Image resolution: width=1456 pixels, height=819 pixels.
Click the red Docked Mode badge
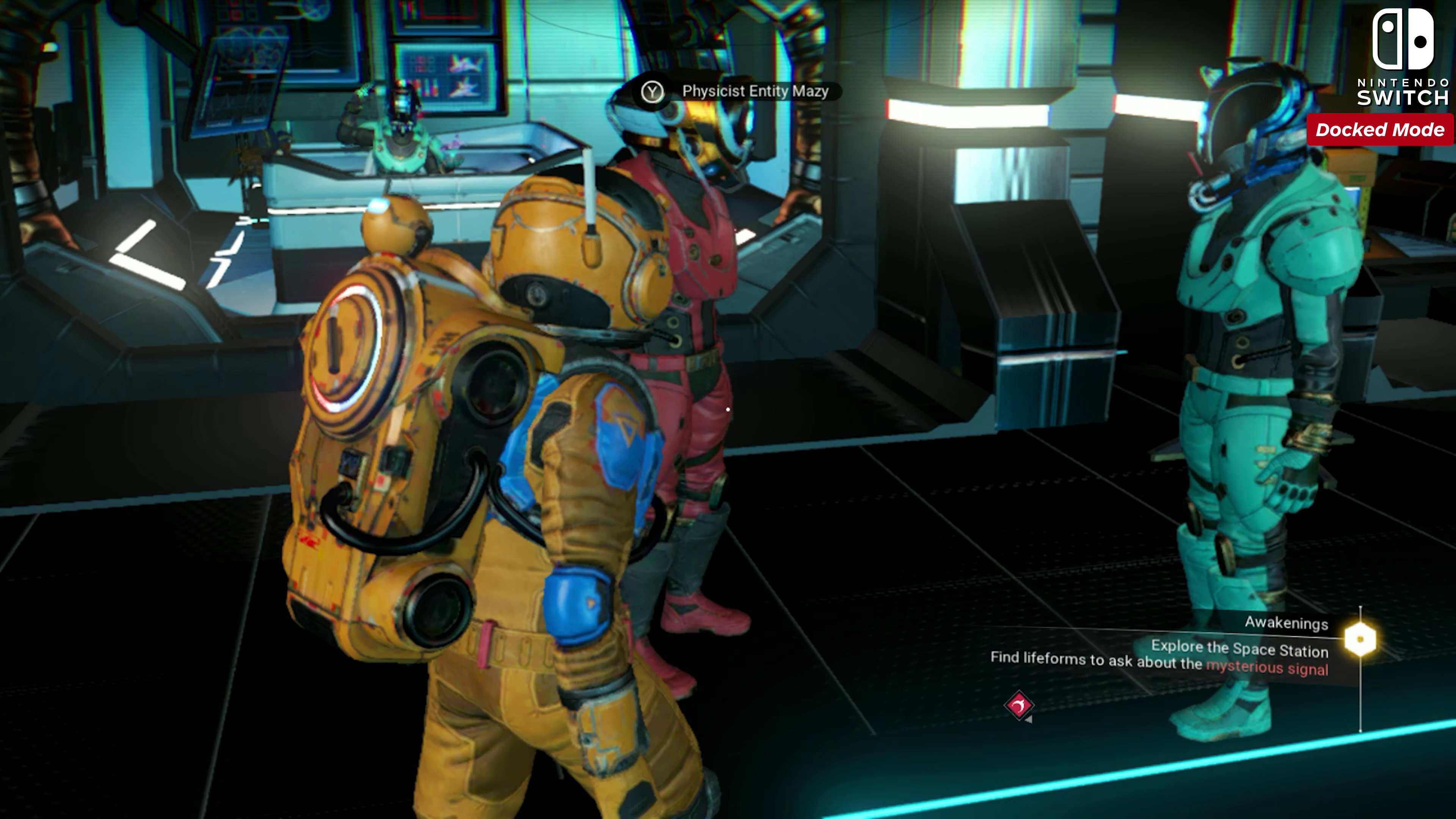pyautogui.click(x=1380, y=129)
